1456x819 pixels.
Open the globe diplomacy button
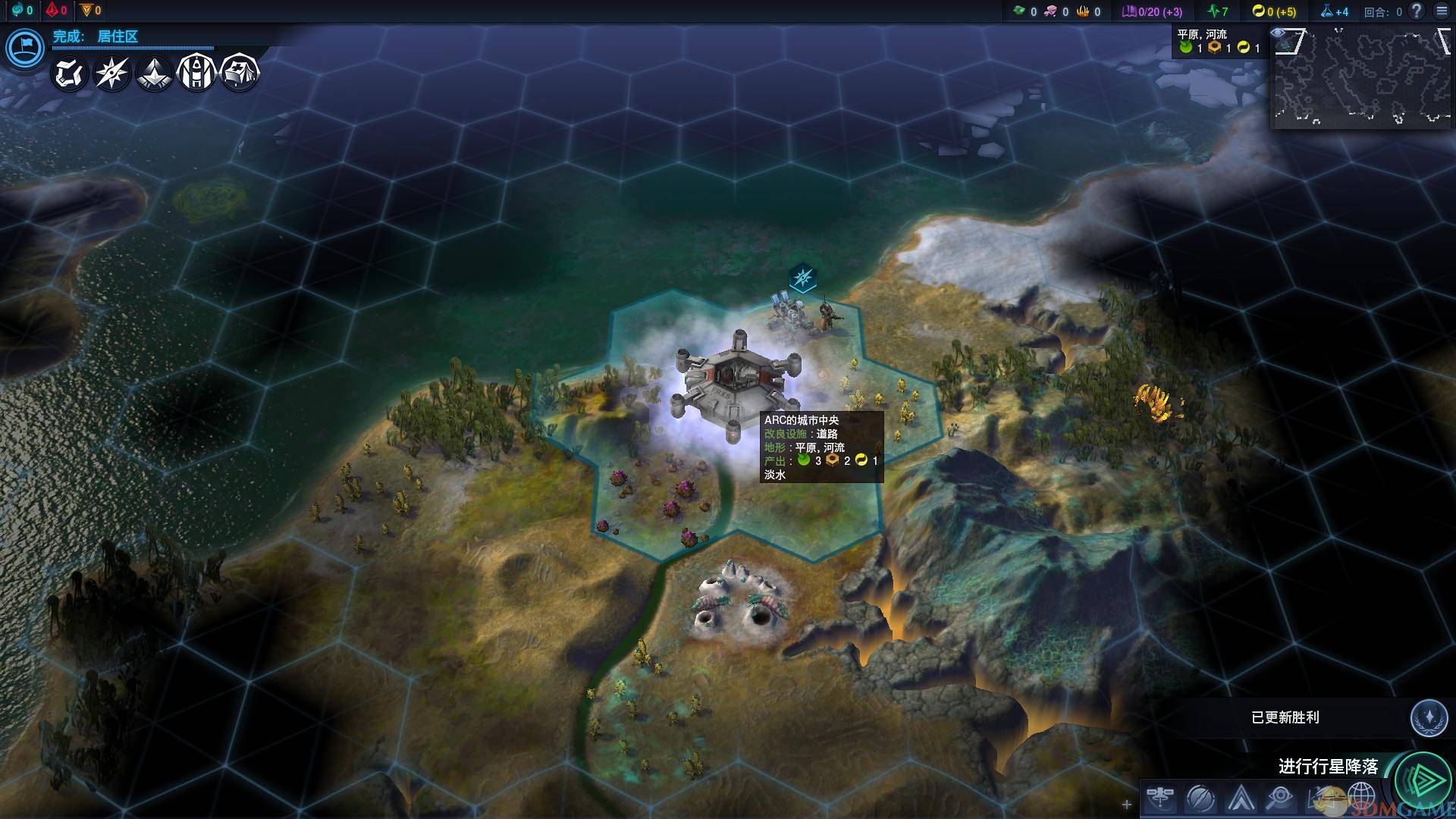[x=1361, y=798]
